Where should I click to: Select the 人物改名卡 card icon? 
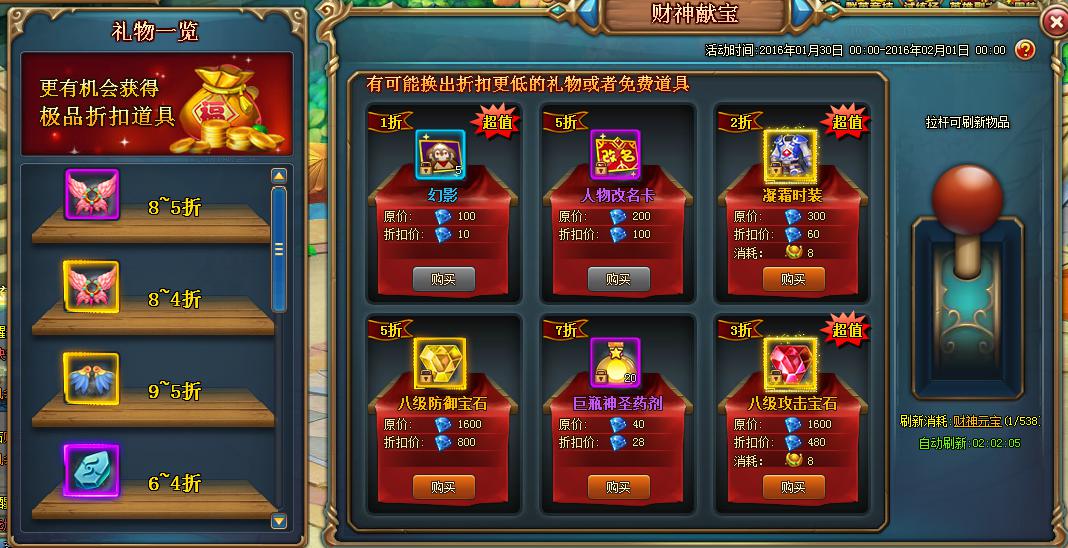[616, 155]
